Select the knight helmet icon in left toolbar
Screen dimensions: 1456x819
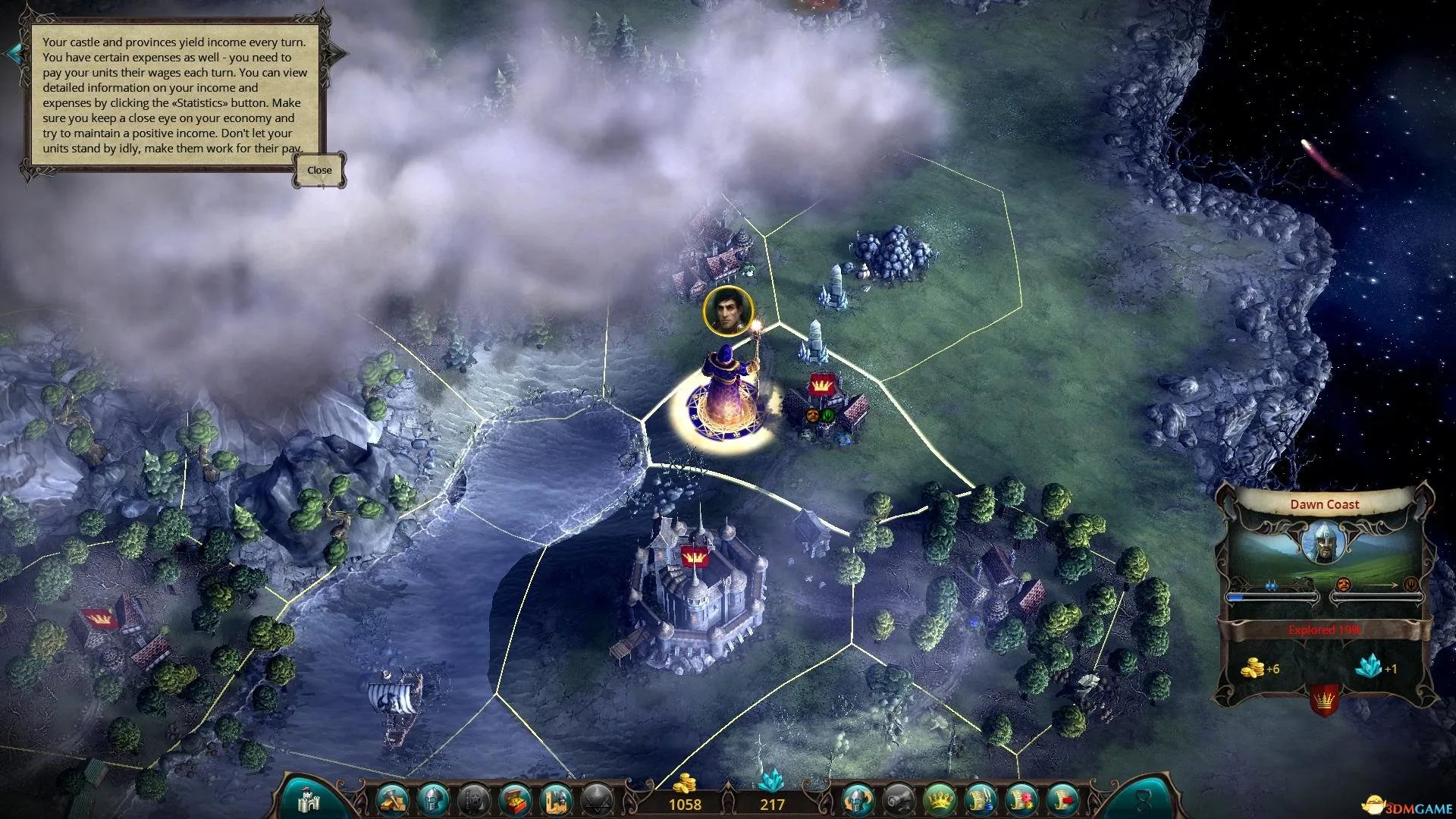click(434, 799)
